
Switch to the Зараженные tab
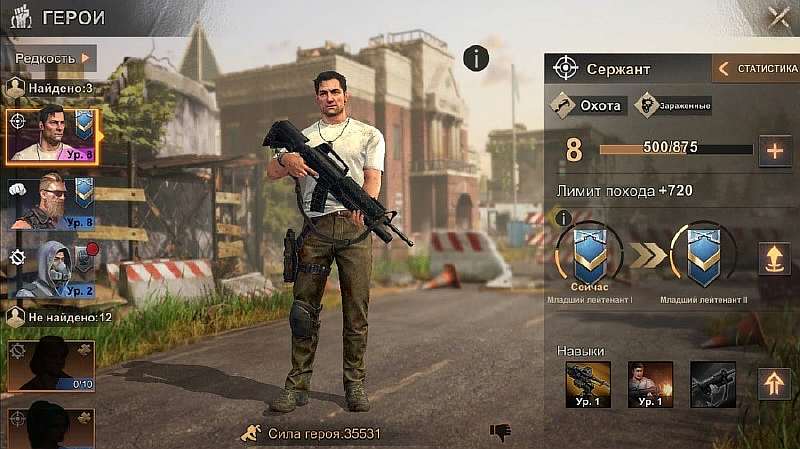point(674,105)
